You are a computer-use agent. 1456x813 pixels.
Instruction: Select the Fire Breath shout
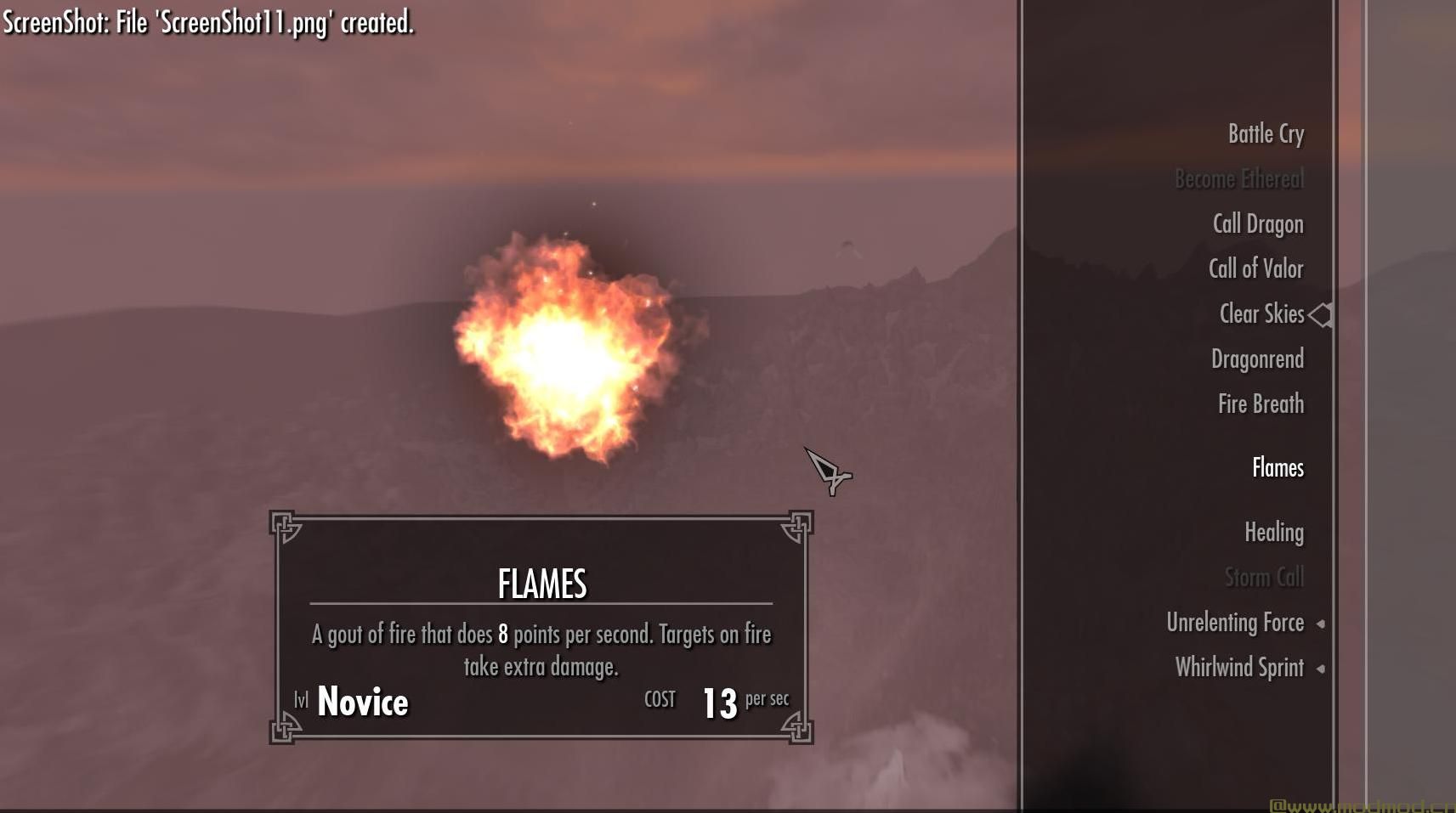point(1260,404)
